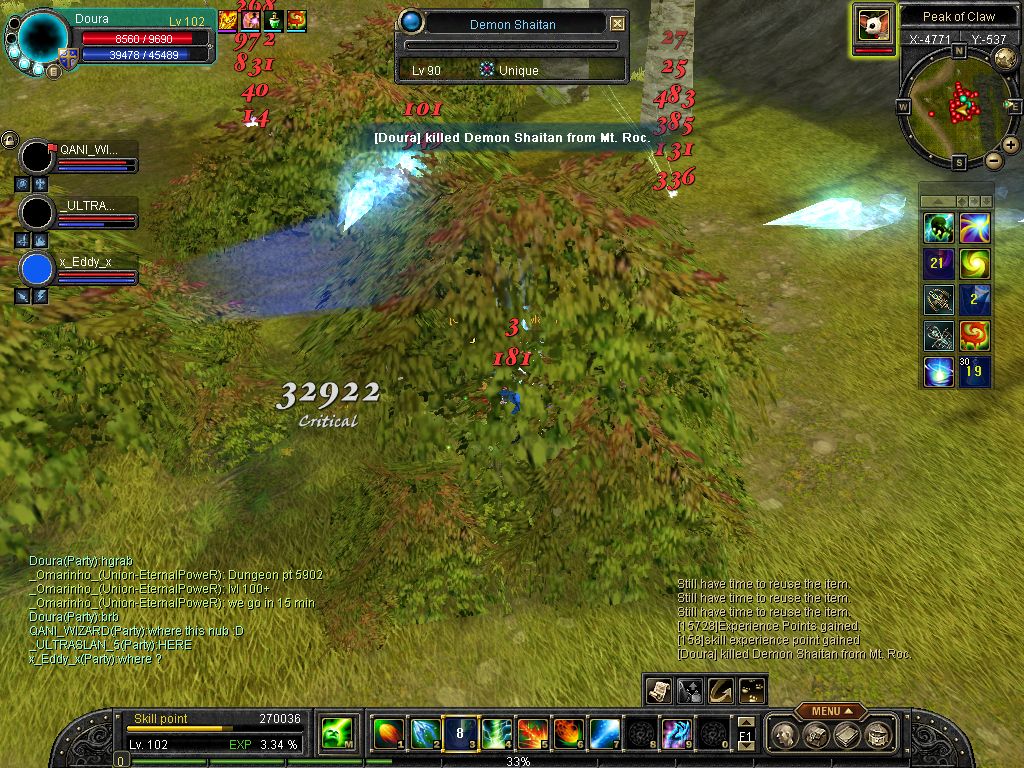Open the scroll icon above the hotbar
1024x768 pixels.
click(x=658, y=690)
